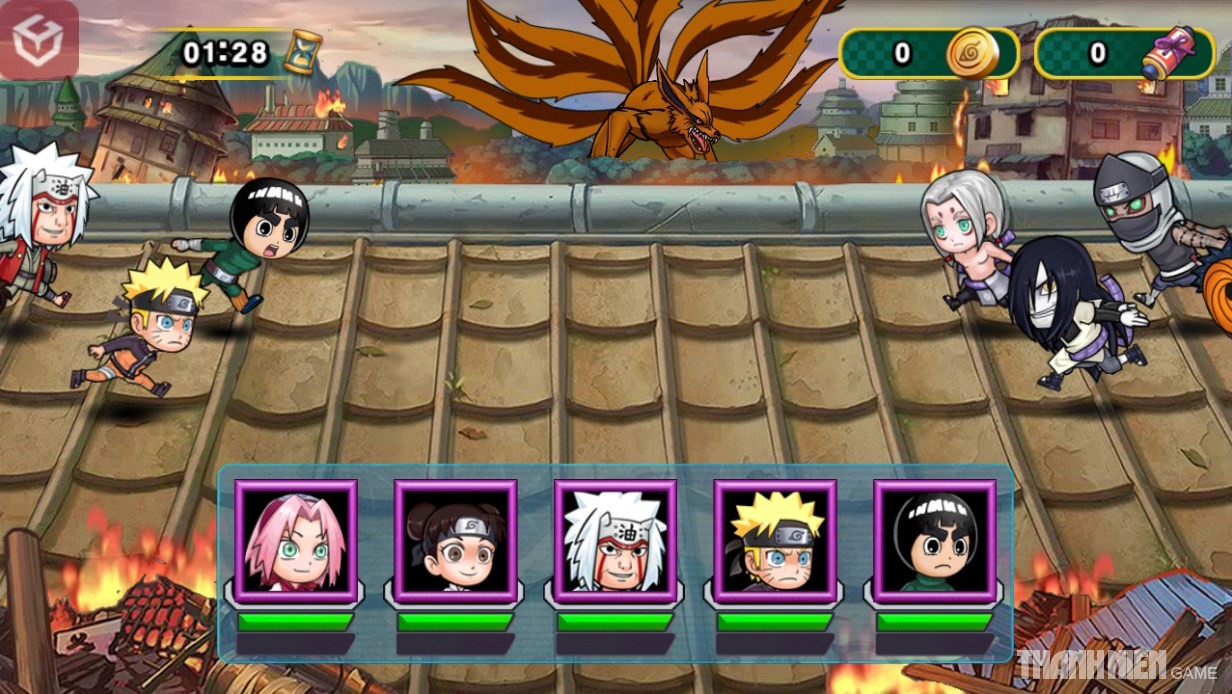Choose the Tenten portrait with hair buns
1232x694 pixels.
[x=455, y=542]
